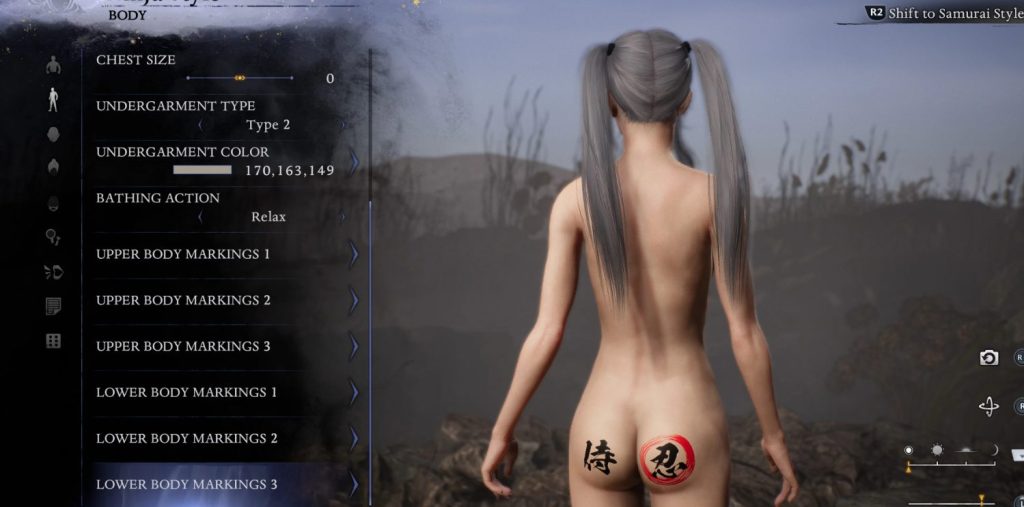Switch to the standing body figure tab
Image resolution: width=1024 pixels, height=507 pixels.
pyautogui.click(x=53, y=99)
